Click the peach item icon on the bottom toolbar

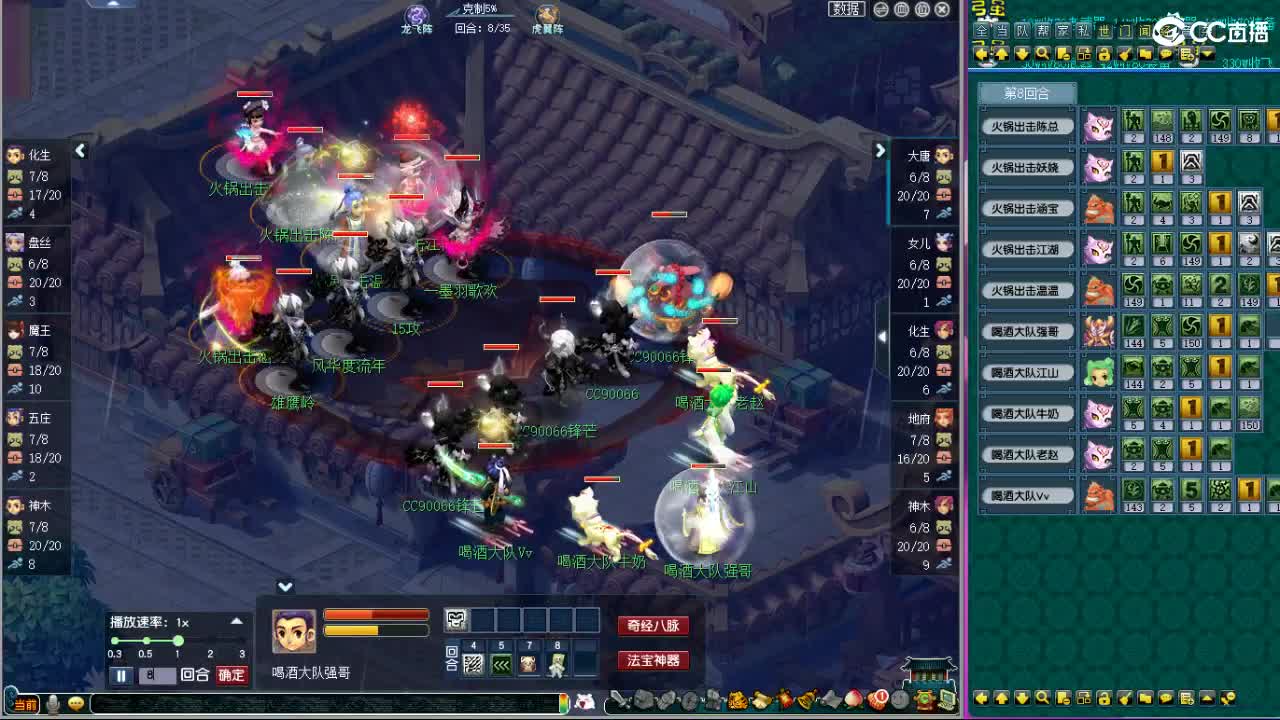(853, 700)
